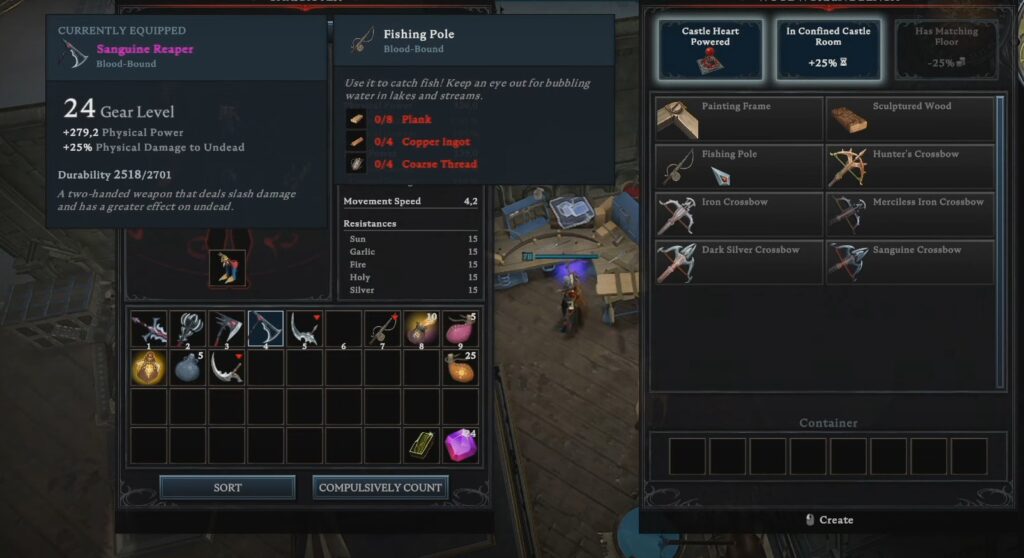Click the Castle Heart Powered bonus tile
The height and width of the screenshot is (558, 1024).
[710, 49]
